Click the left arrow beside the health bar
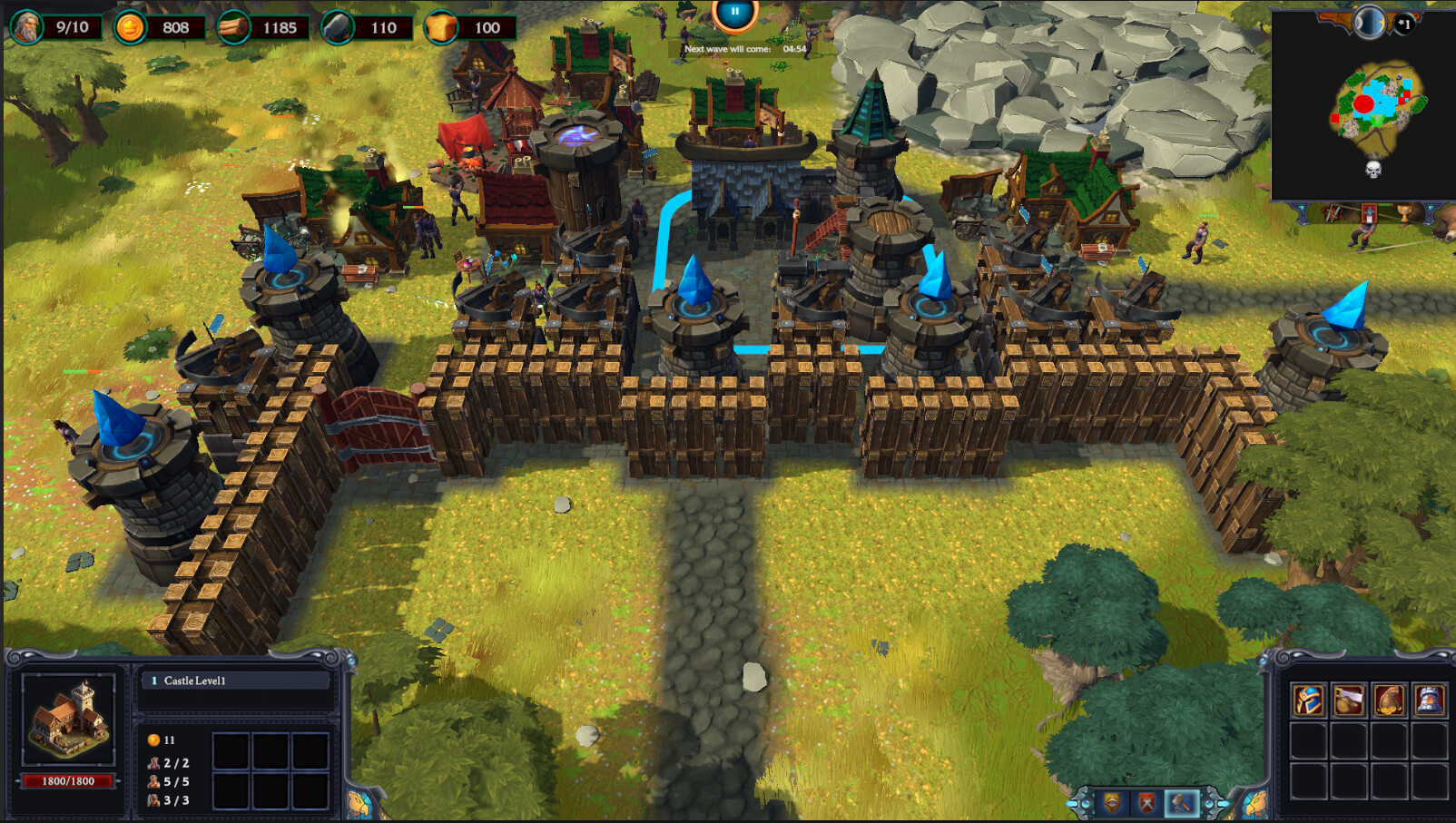Image resolution: width=1456 pixels, height=823 pixels. coord(17,781)
